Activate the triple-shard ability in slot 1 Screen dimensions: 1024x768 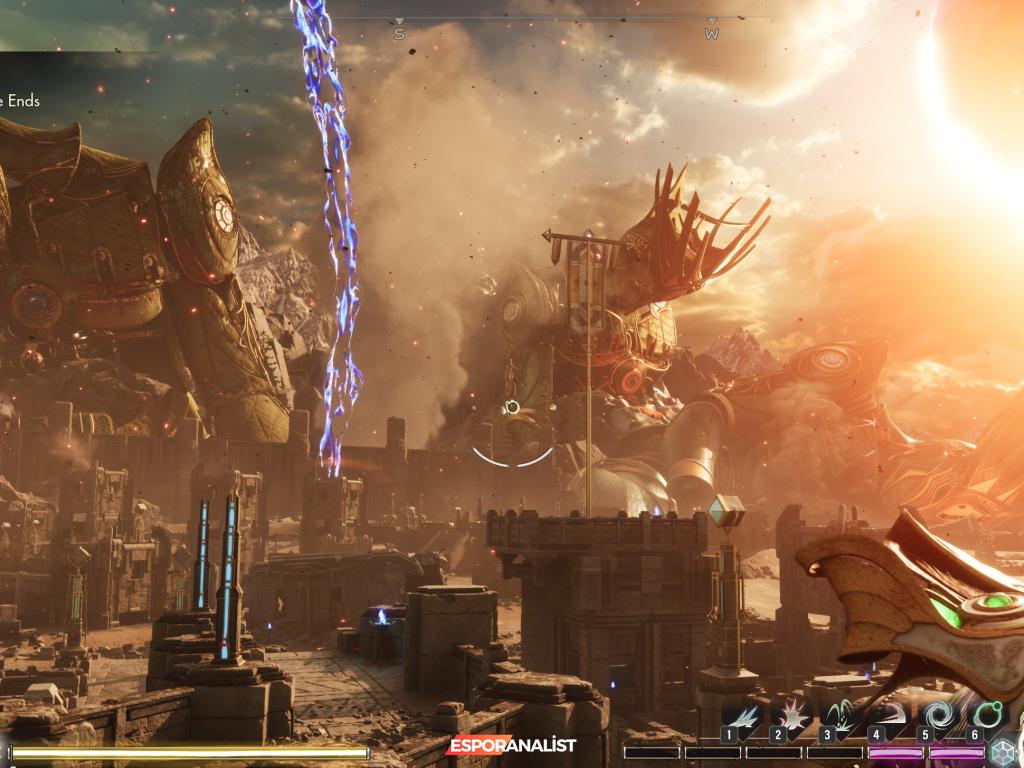tap(743, 716)
